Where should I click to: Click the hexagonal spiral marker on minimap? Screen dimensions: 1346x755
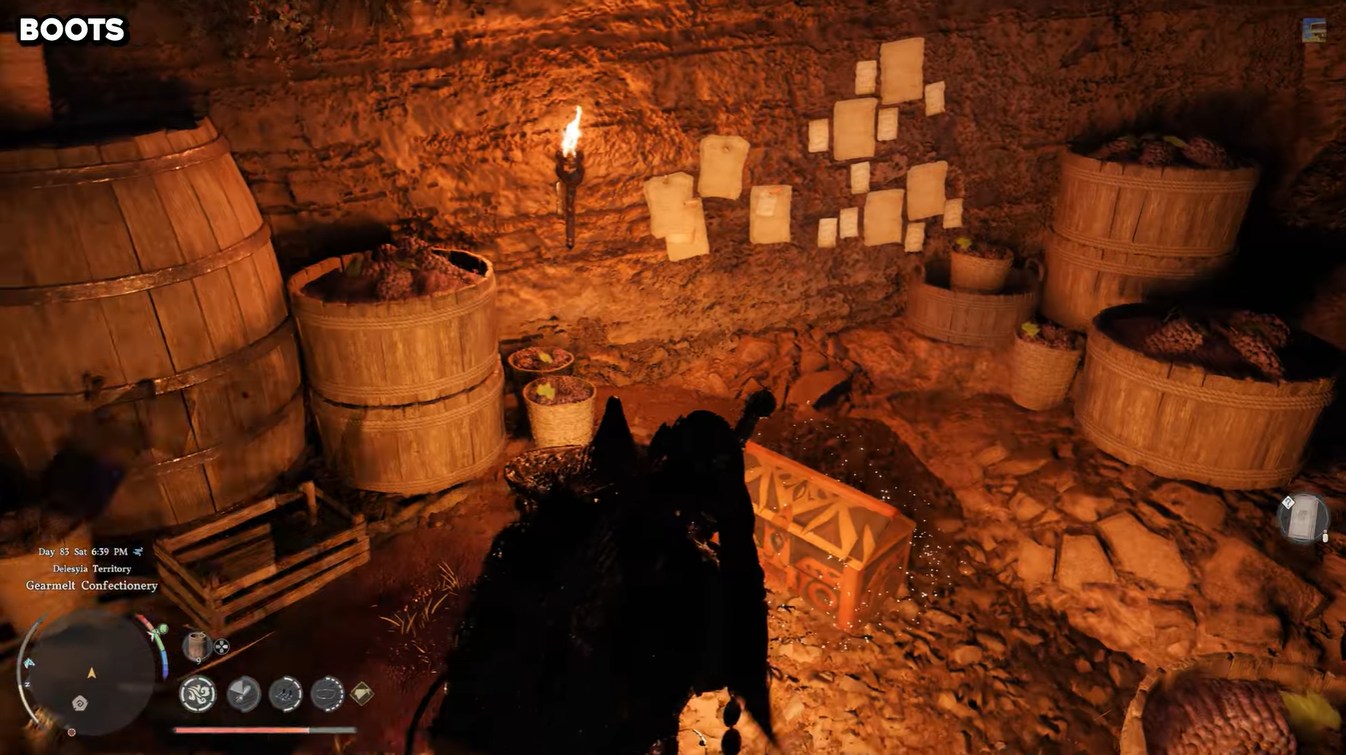80,703
